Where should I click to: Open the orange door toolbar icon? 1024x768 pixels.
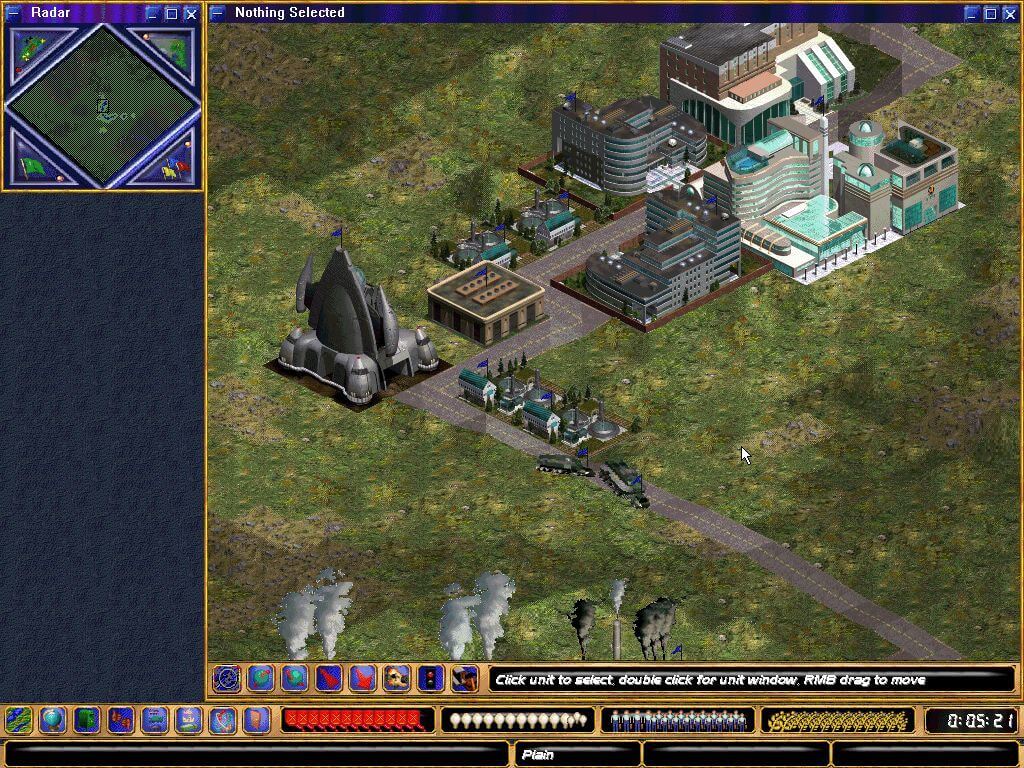click(x=257, y=720)
